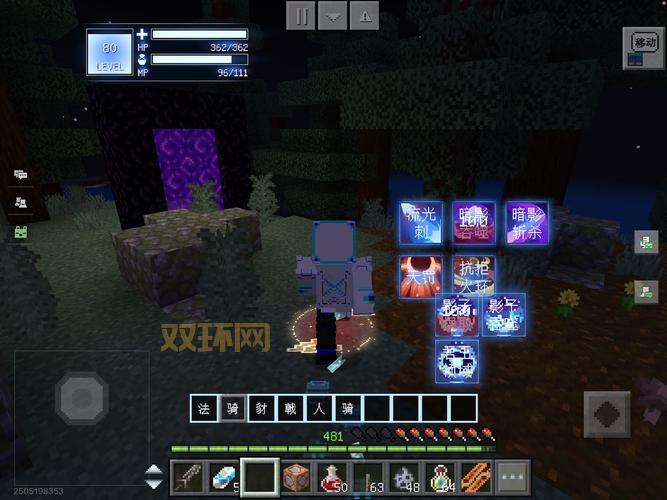The height and width of the screenshot is (500, 667).
Task: Use the 暗影斩杀 skill
Action: [526, 222]
